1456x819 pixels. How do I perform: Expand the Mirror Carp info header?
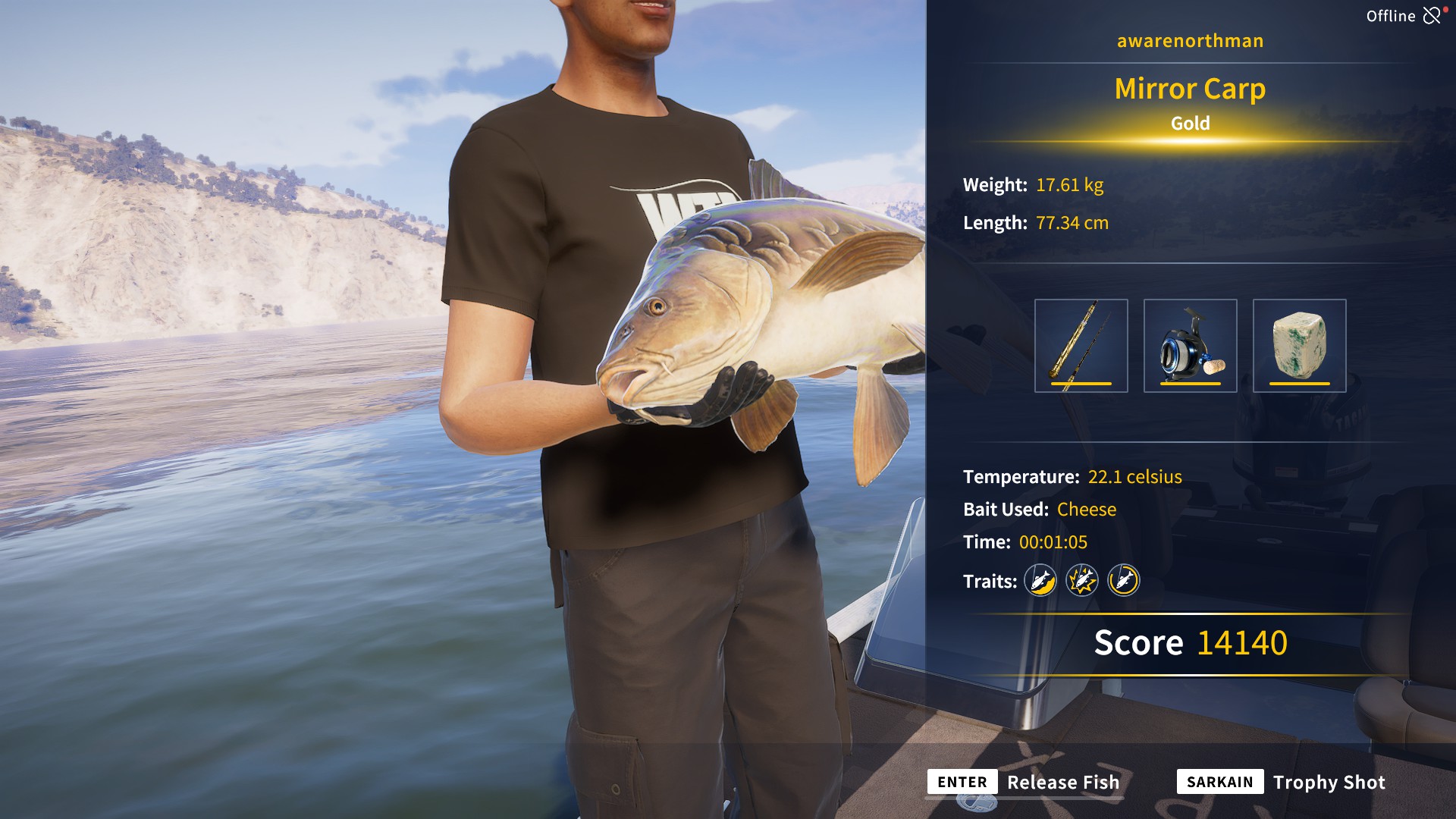[x=1189, y=89]
